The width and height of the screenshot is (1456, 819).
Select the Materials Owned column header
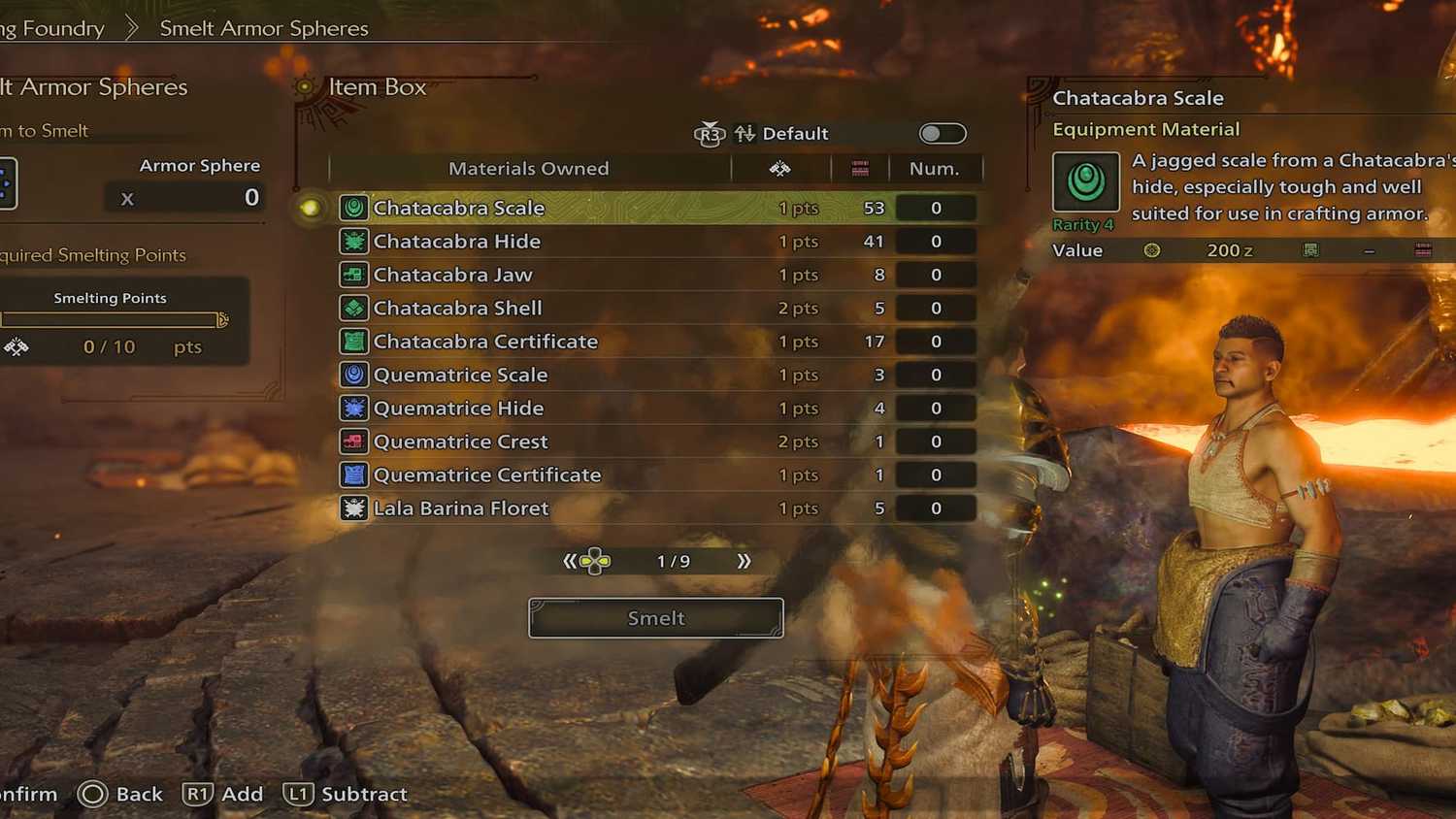528,168
